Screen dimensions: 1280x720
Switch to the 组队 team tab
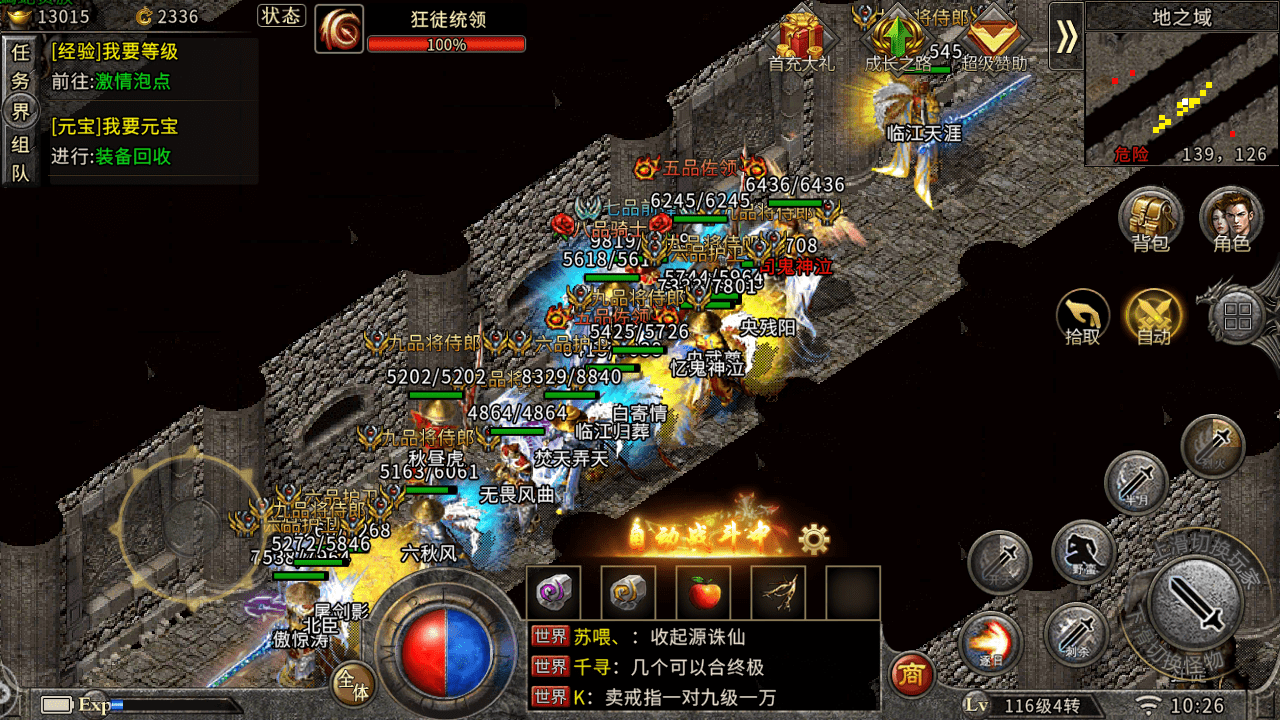click(20, 158)
